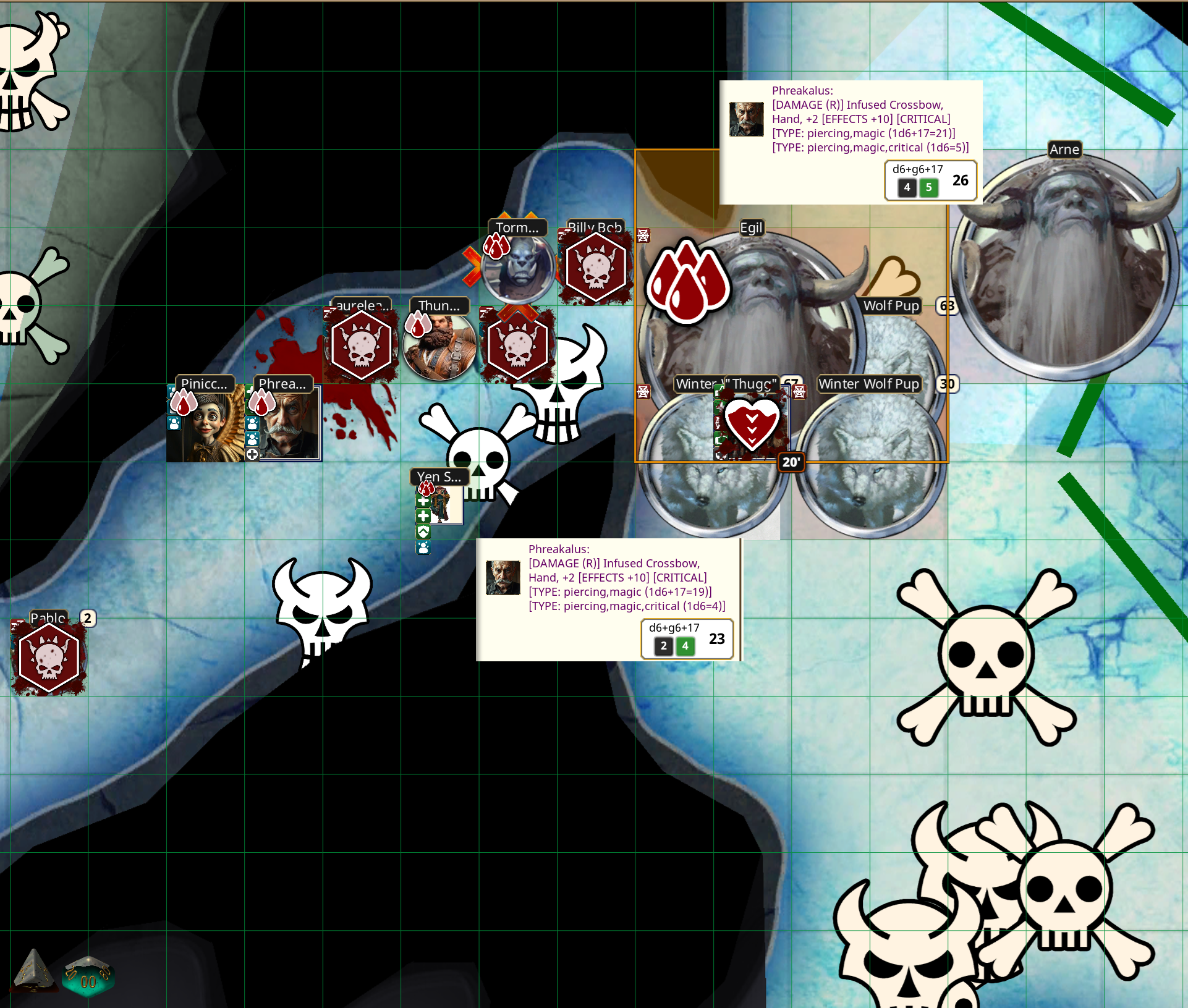The image size is (1188, 1008).
Task: Click the teal figure state icon under Yen Sid
Action: pyautogui.click(x=423, y=547)
